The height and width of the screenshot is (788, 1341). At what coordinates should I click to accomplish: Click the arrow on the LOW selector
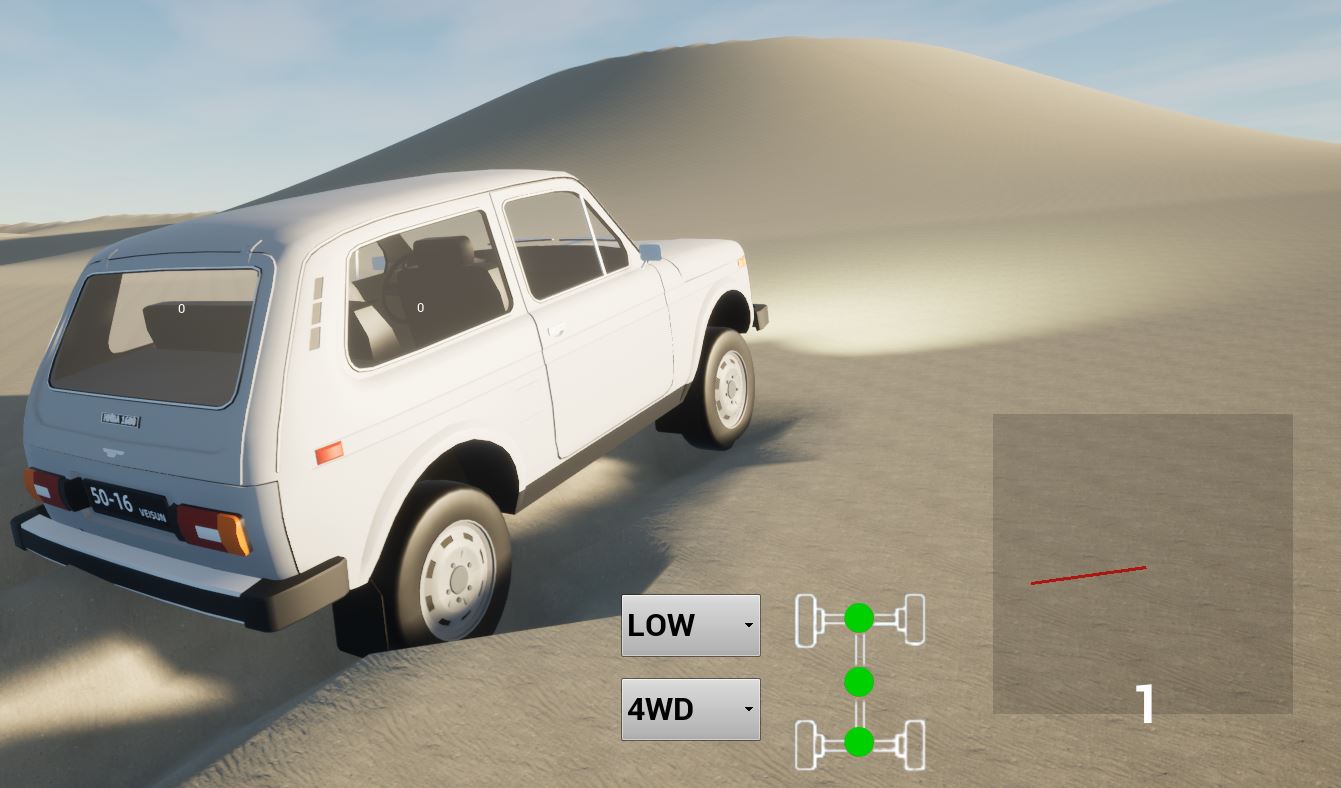tap(747, 625)
